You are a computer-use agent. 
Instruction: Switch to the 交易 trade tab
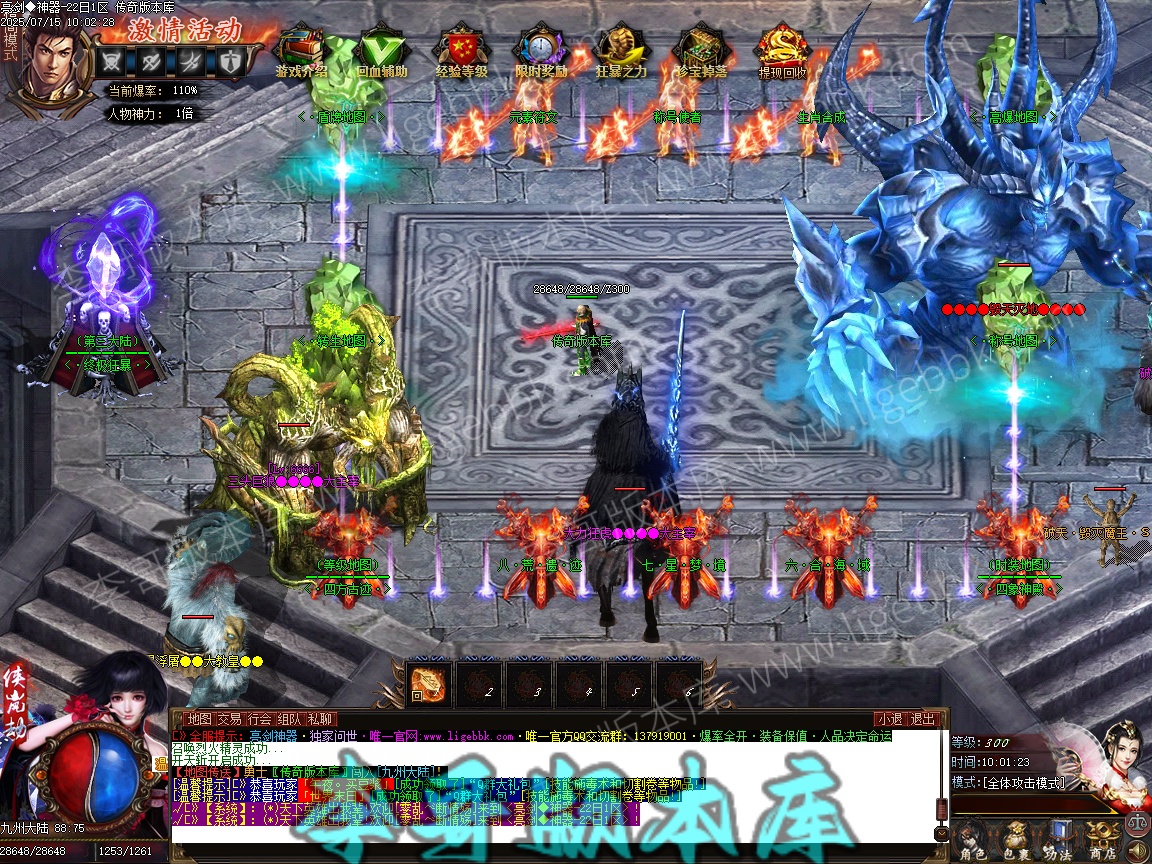click(x=229, y=719)
